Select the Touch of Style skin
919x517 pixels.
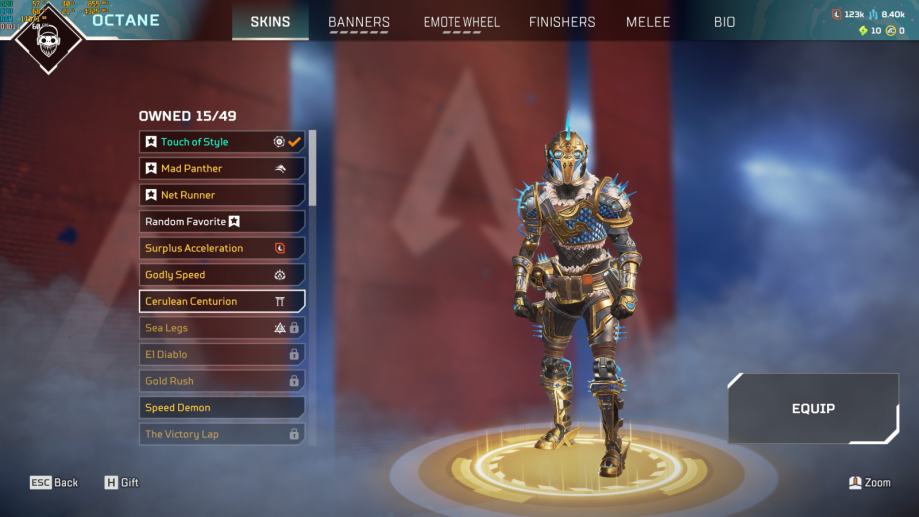[222, 142]
